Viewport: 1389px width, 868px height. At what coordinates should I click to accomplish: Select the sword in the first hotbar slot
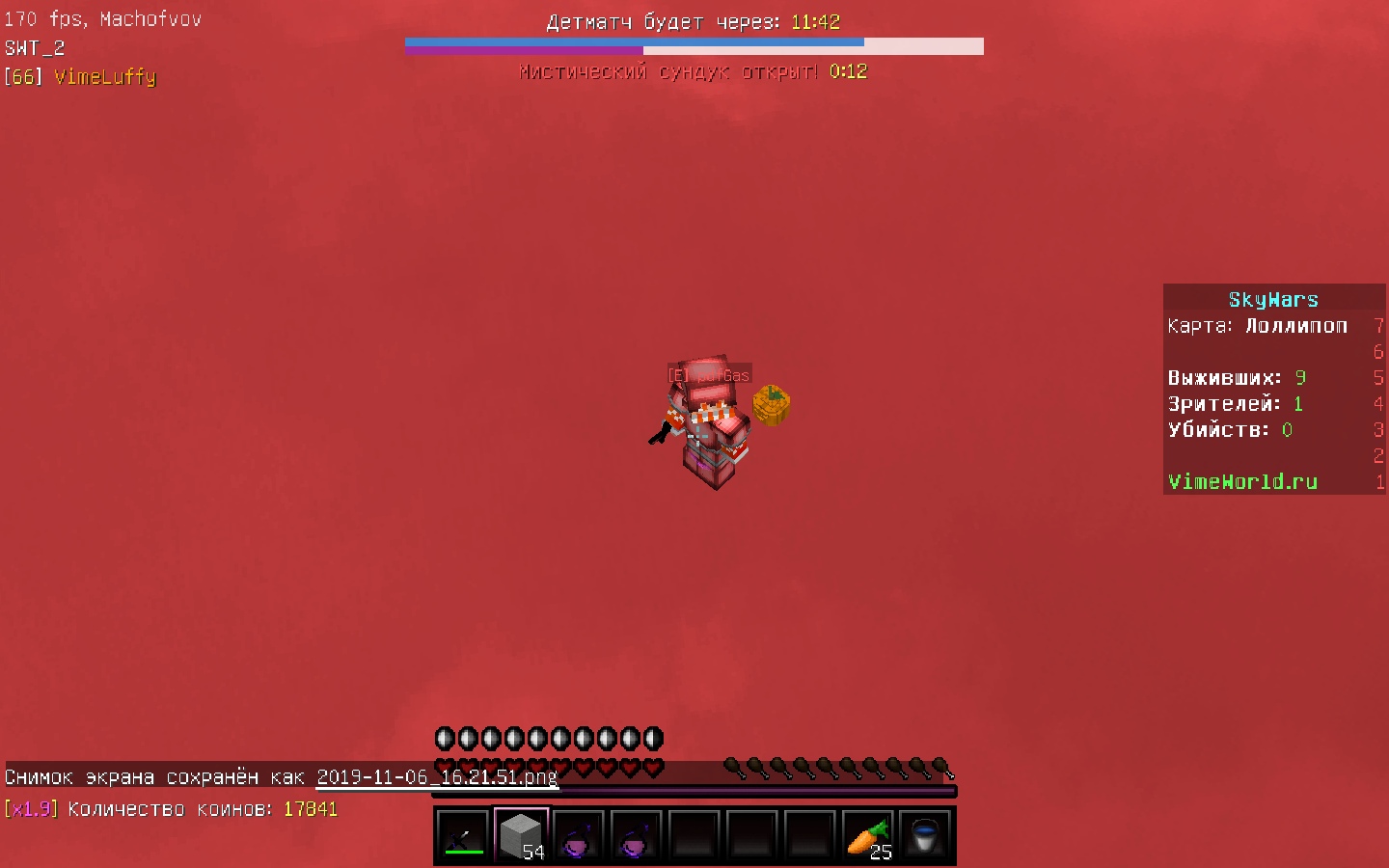point(461,835)
